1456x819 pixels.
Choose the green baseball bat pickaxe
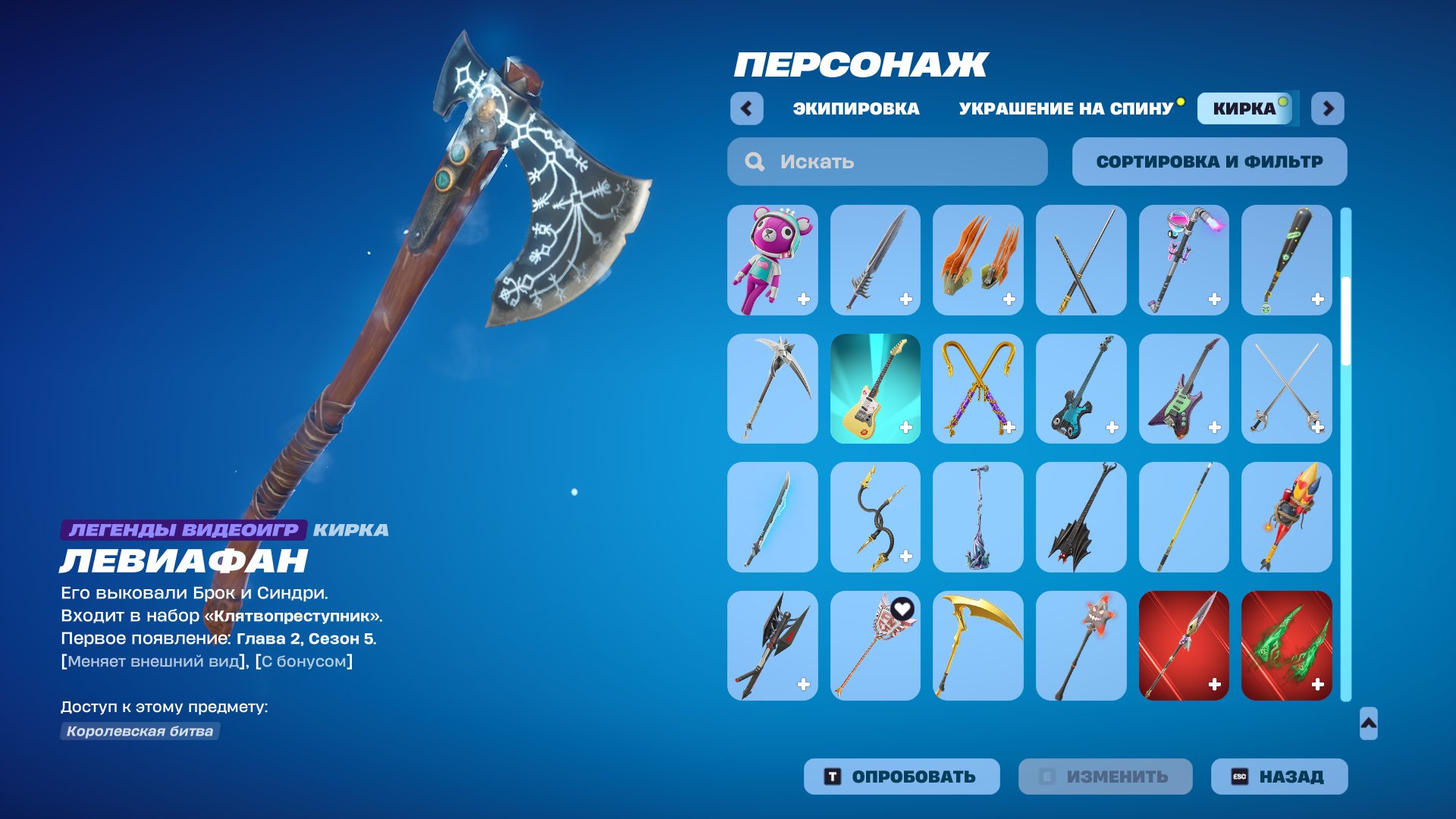pos(1287,260)
